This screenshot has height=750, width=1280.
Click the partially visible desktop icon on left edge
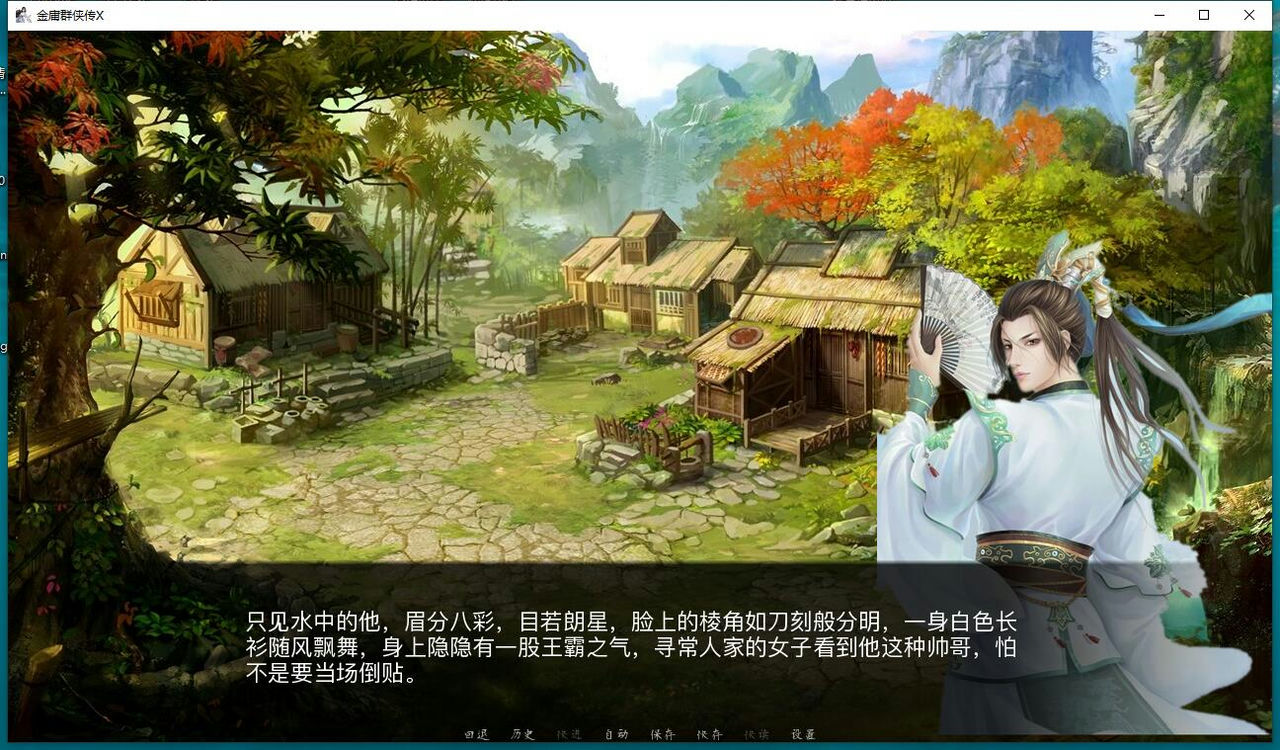[6, 70]
